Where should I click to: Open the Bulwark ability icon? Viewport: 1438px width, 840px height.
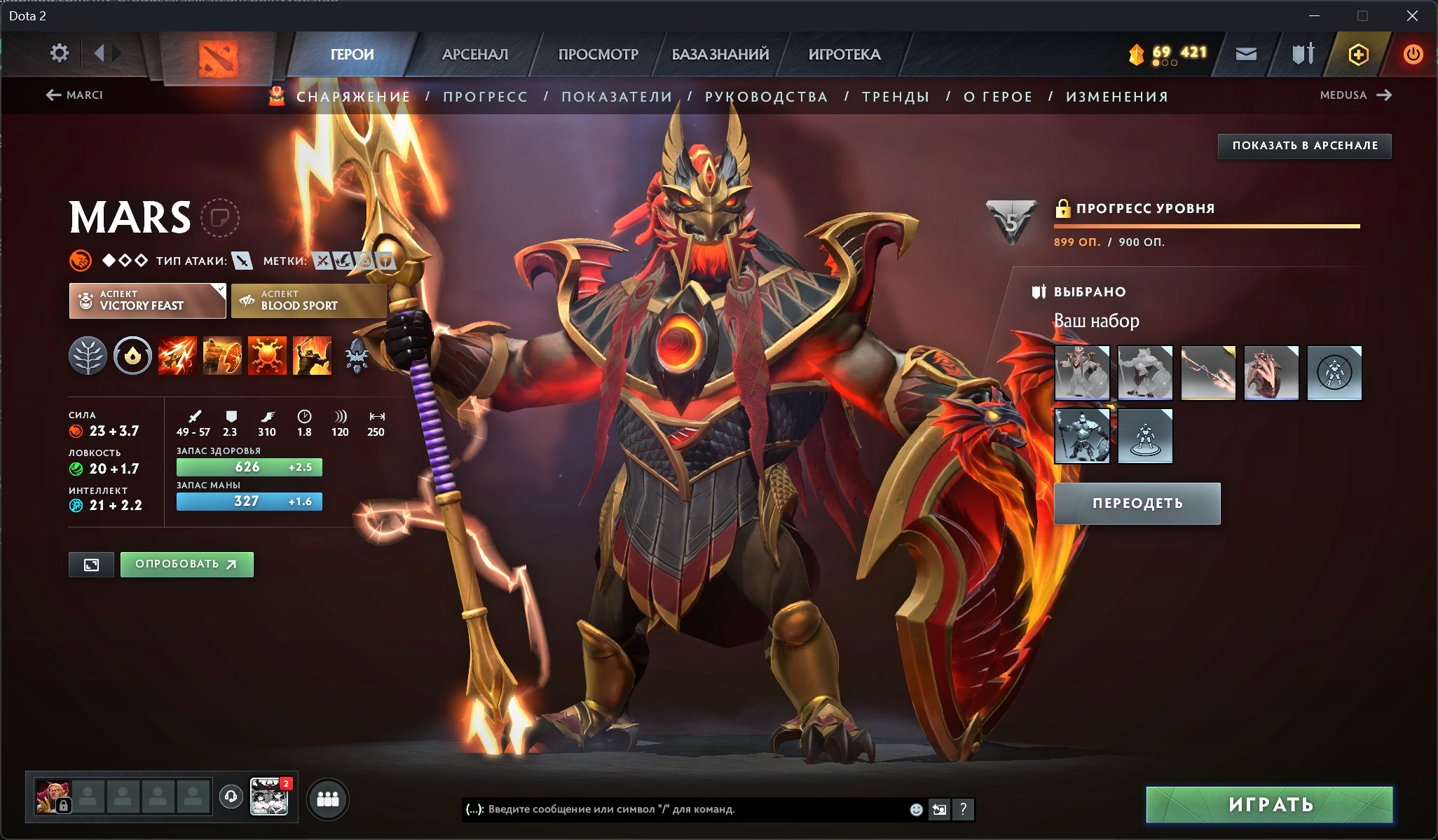(266, 356)
